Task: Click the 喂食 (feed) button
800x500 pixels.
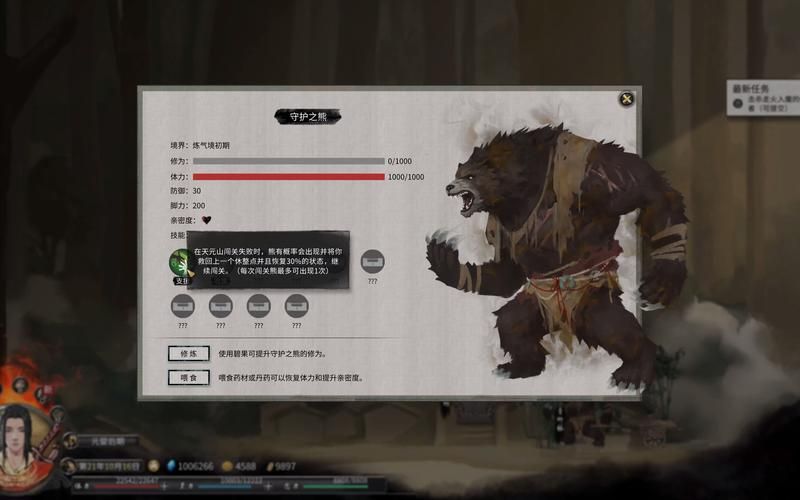Action: click(189, 377)
